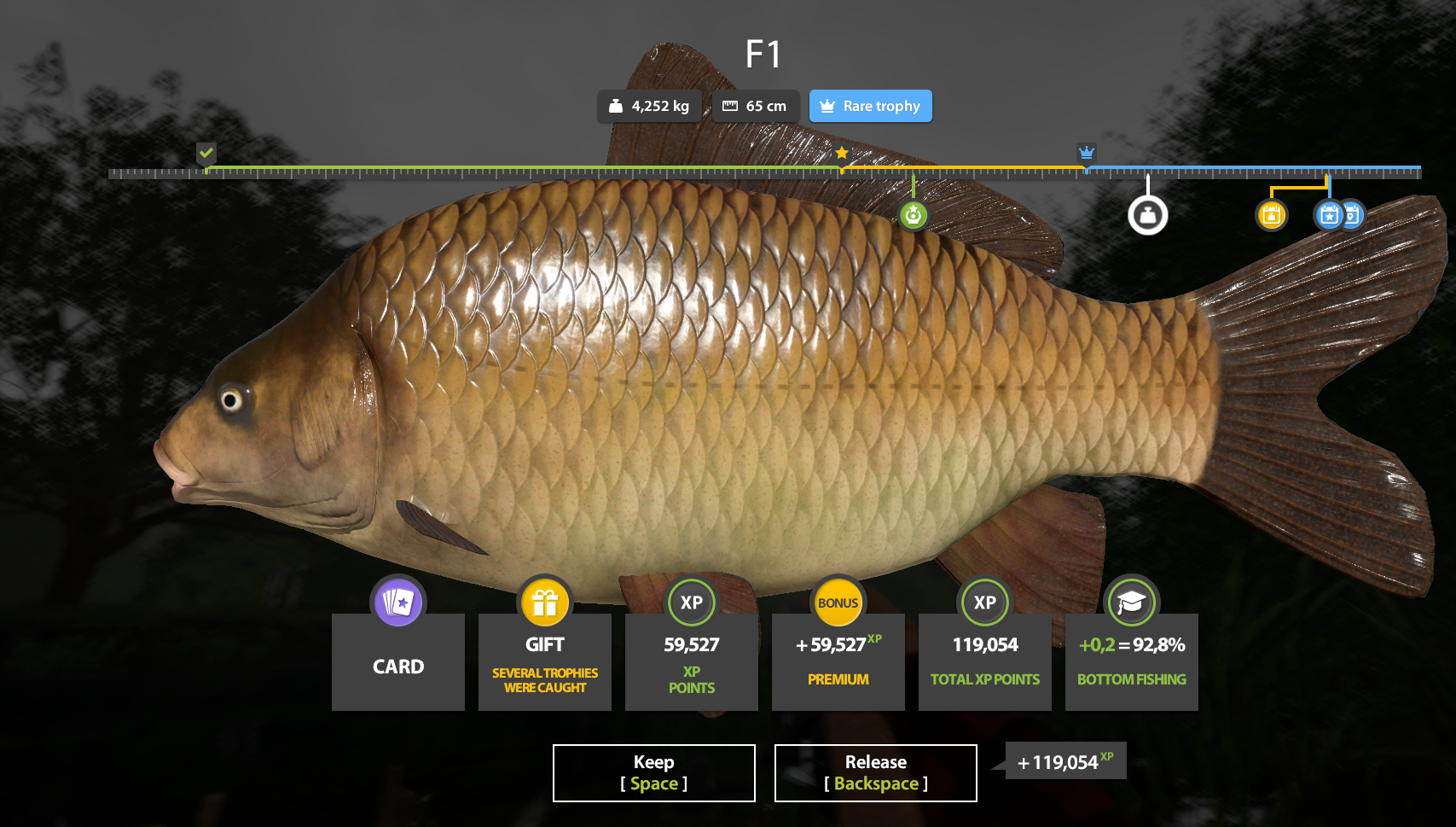This screenshot has height=827, width=1456.
Task: Click the BONUS premium badge icon
Action: [x=838, y=602]
